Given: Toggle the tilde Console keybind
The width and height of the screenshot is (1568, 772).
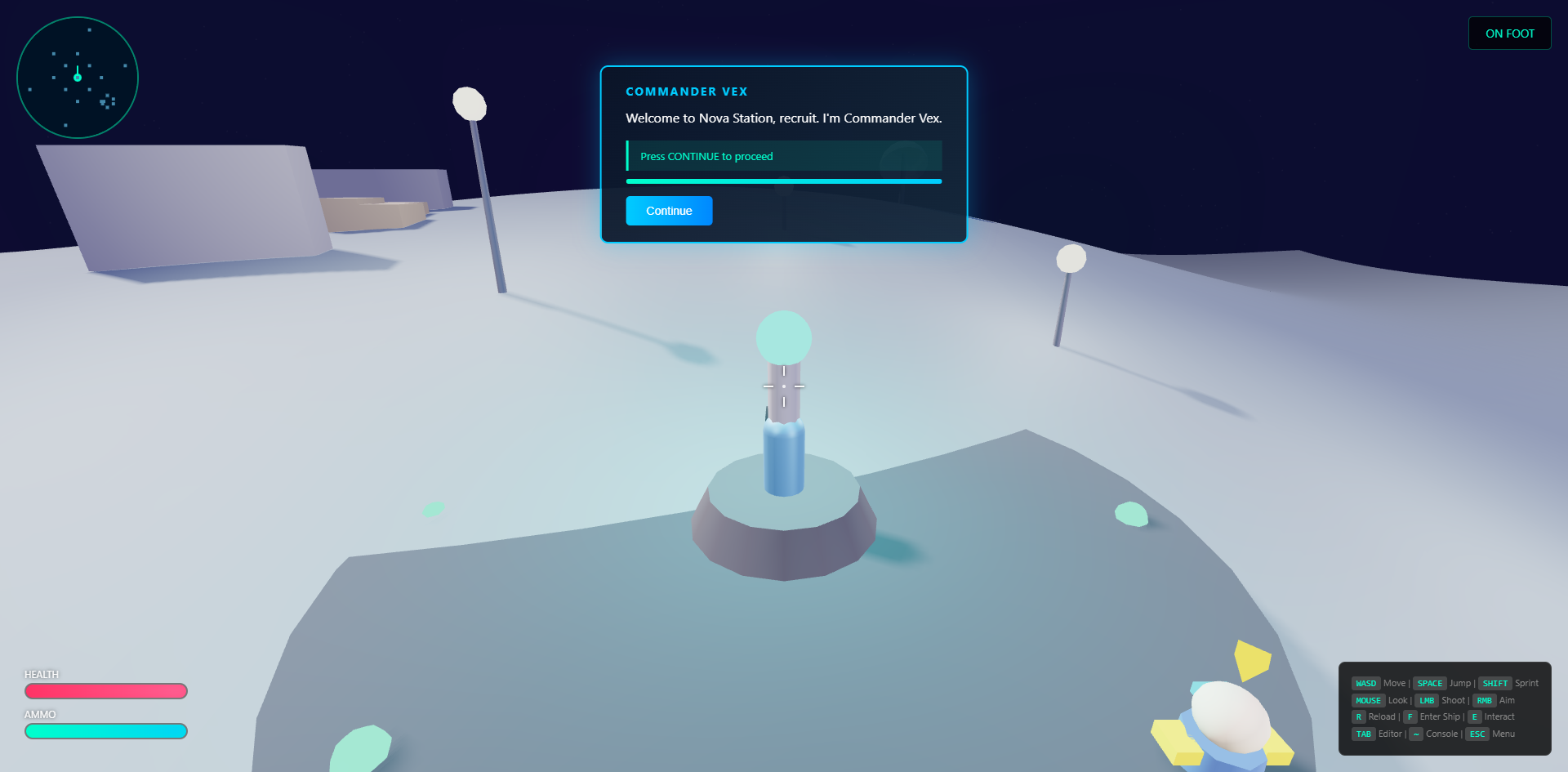Looking at the screenshot, I should (1416, 734).
